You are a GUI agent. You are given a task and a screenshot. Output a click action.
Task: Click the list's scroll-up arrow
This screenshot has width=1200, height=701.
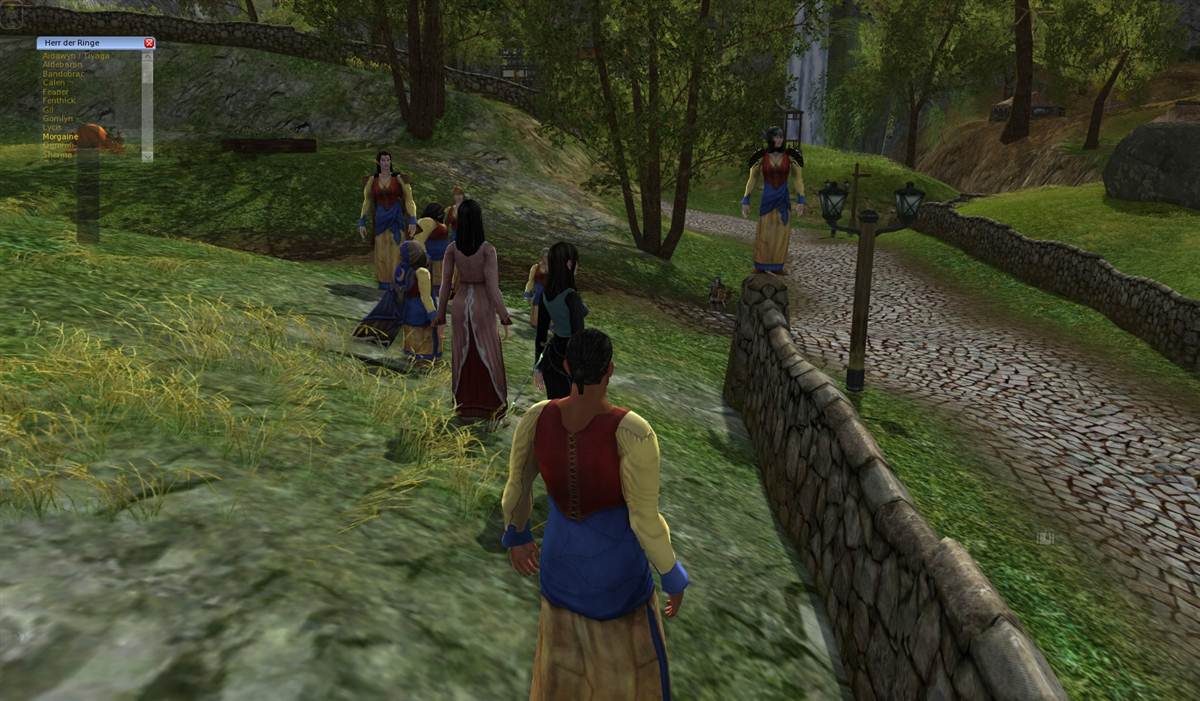[x=147, y=56]
